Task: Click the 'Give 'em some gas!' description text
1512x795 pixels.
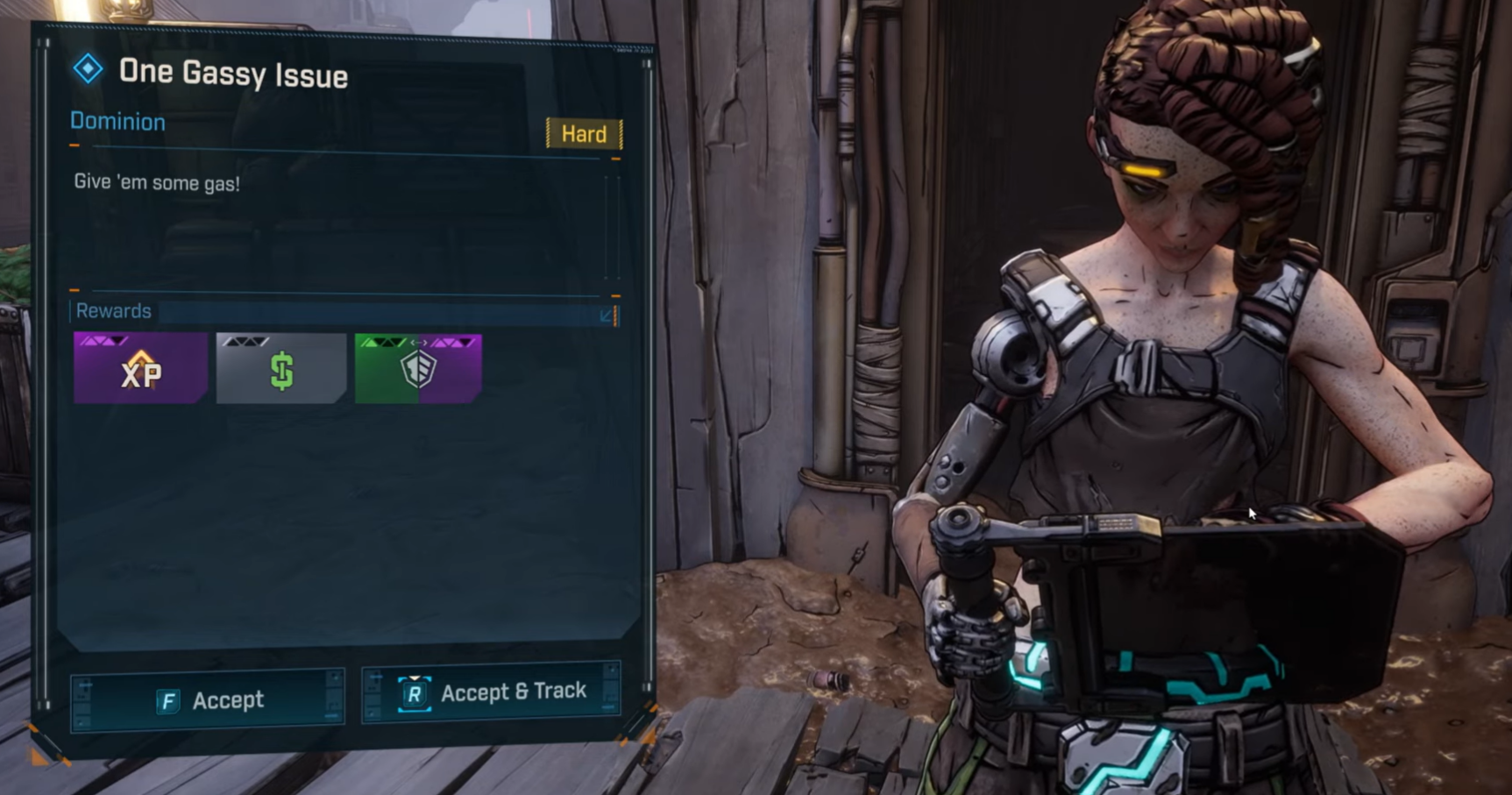Action: 158,183
